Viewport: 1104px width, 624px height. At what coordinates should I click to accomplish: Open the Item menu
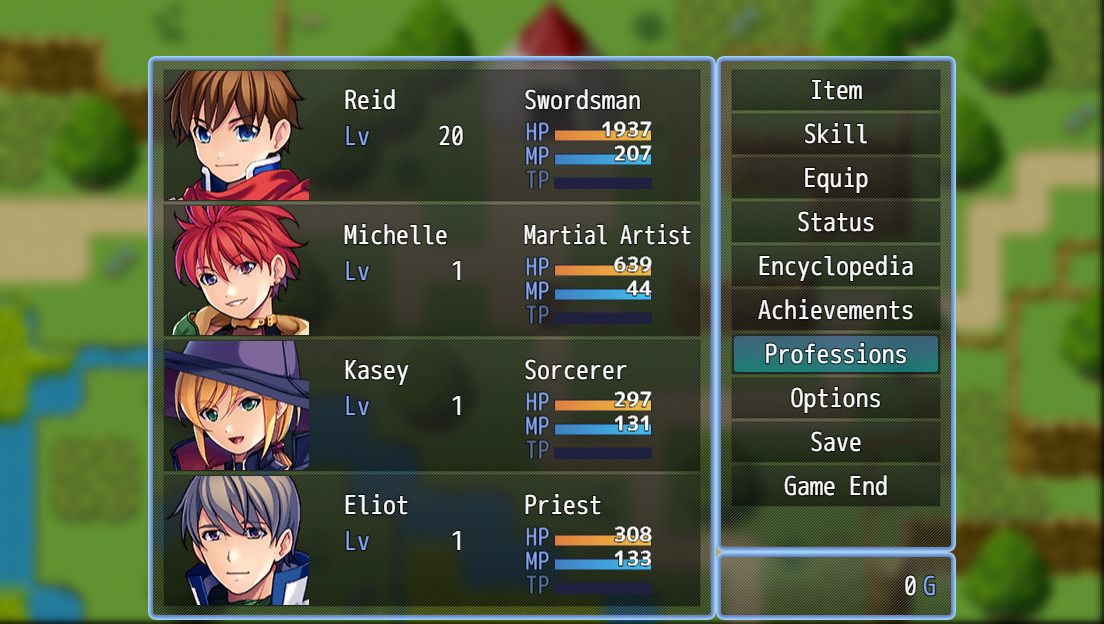[835, 91]
